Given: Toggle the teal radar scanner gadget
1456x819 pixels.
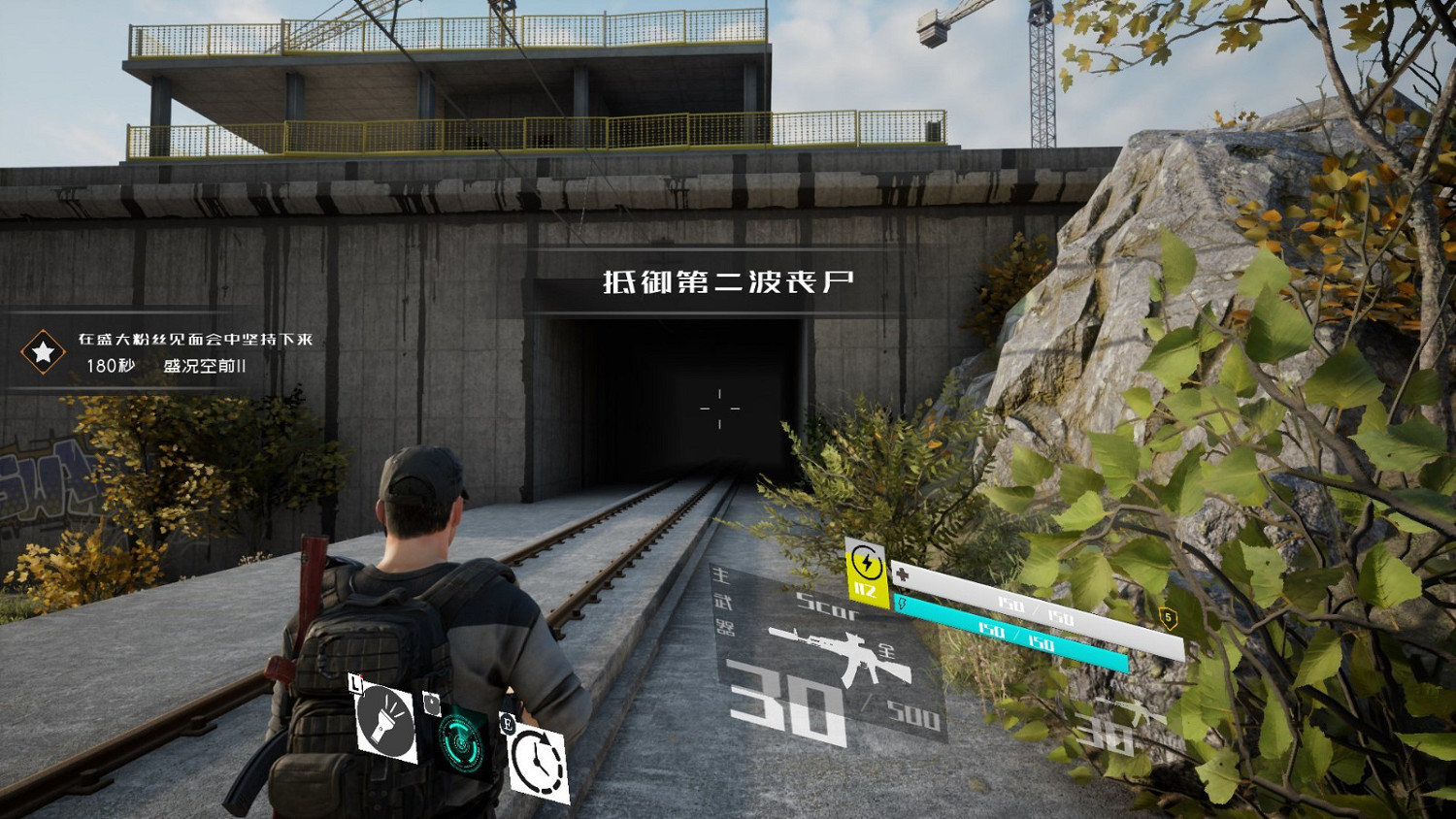Looking at the screenshot, I should [x=460, y=742].
